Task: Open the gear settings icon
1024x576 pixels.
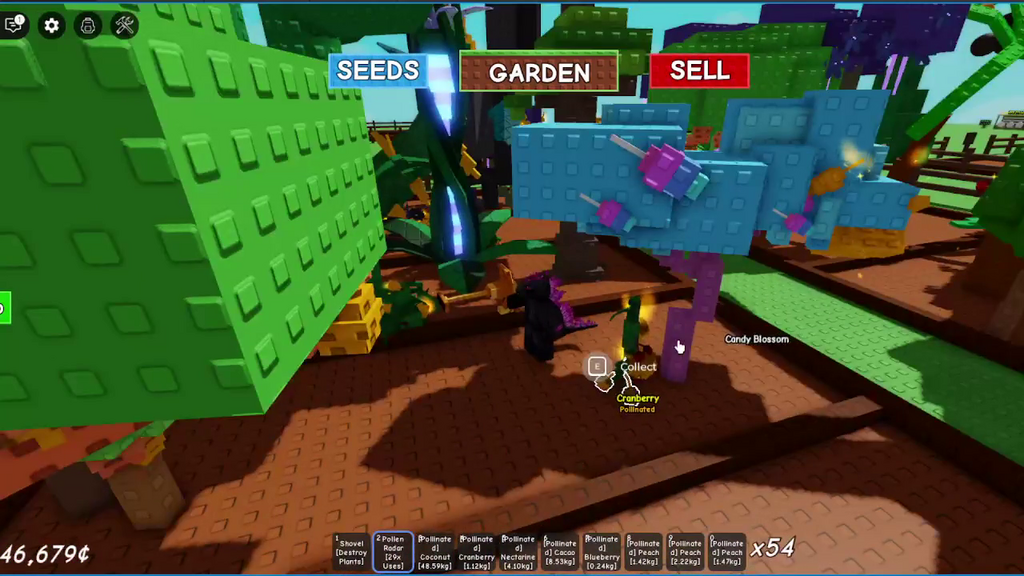Action: pyautogui.click(x=51, y=25)
